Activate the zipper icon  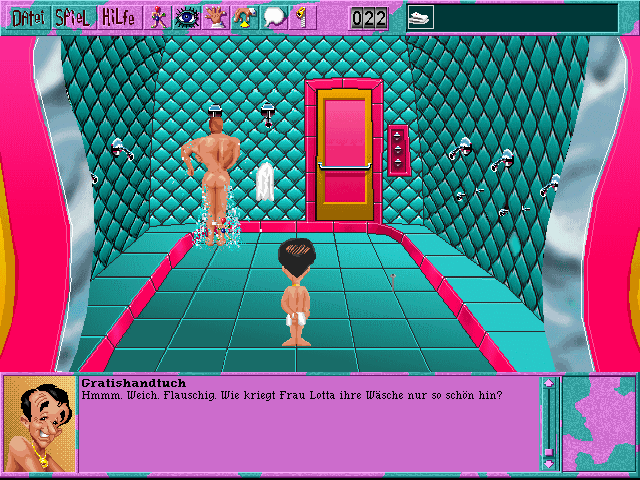pyautogui.click(x=299, y=17)
